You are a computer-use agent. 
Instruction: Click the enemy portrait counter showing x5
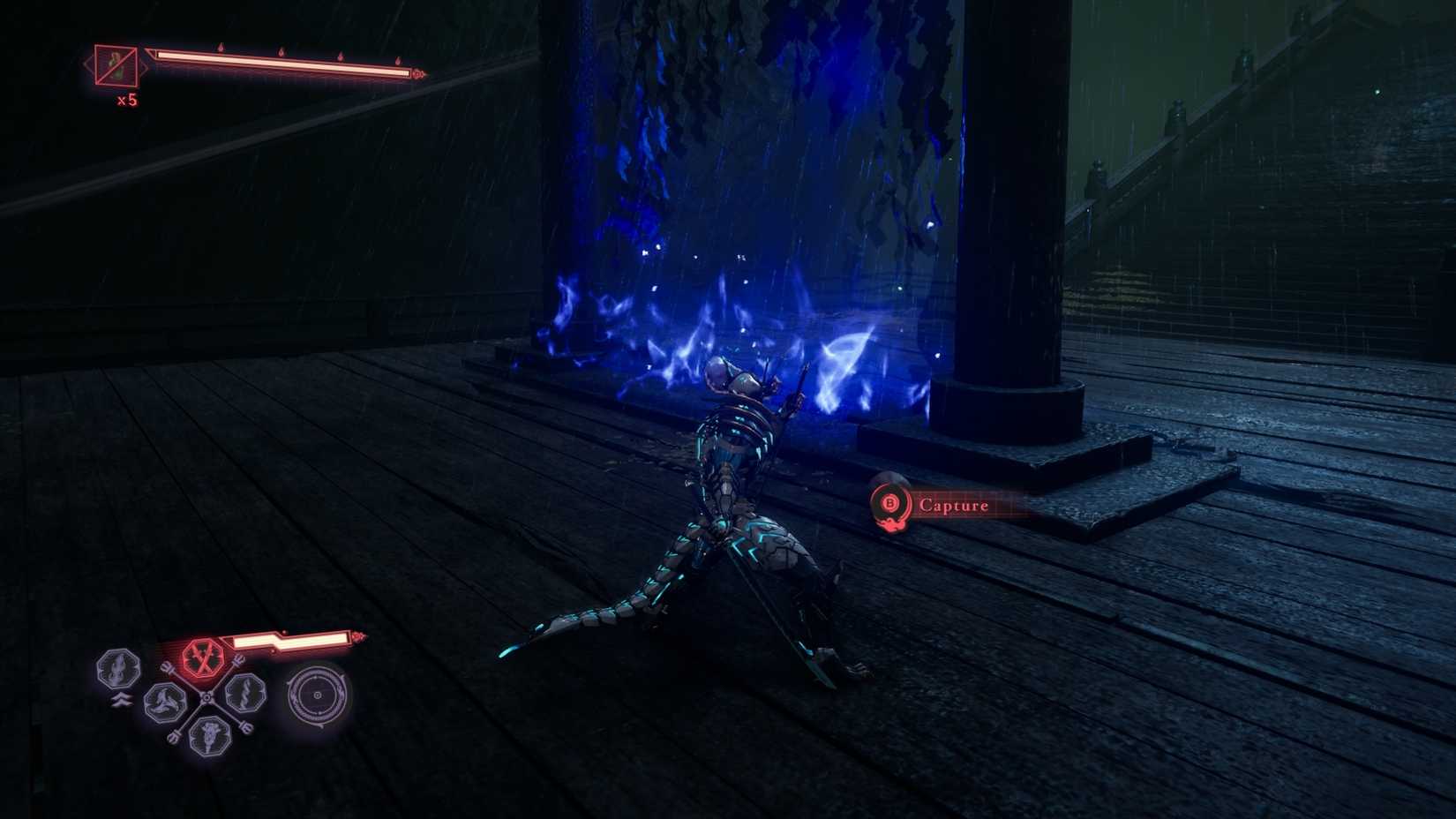pyautogui.click(x=116, y=65)
